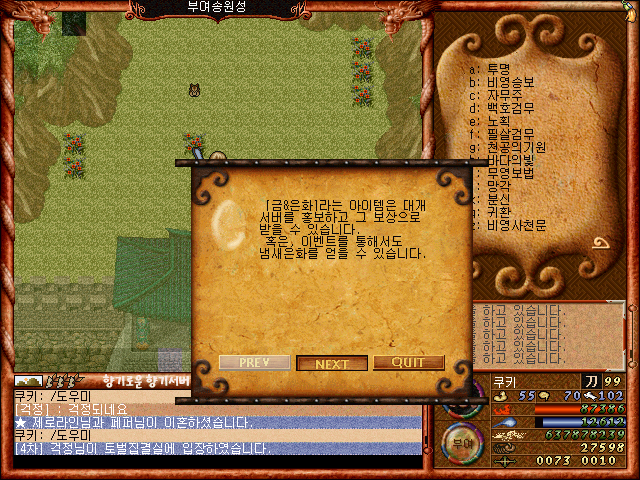Select the 투명 spell entry
Screen dimensions: 640x480
pos(497,69)
